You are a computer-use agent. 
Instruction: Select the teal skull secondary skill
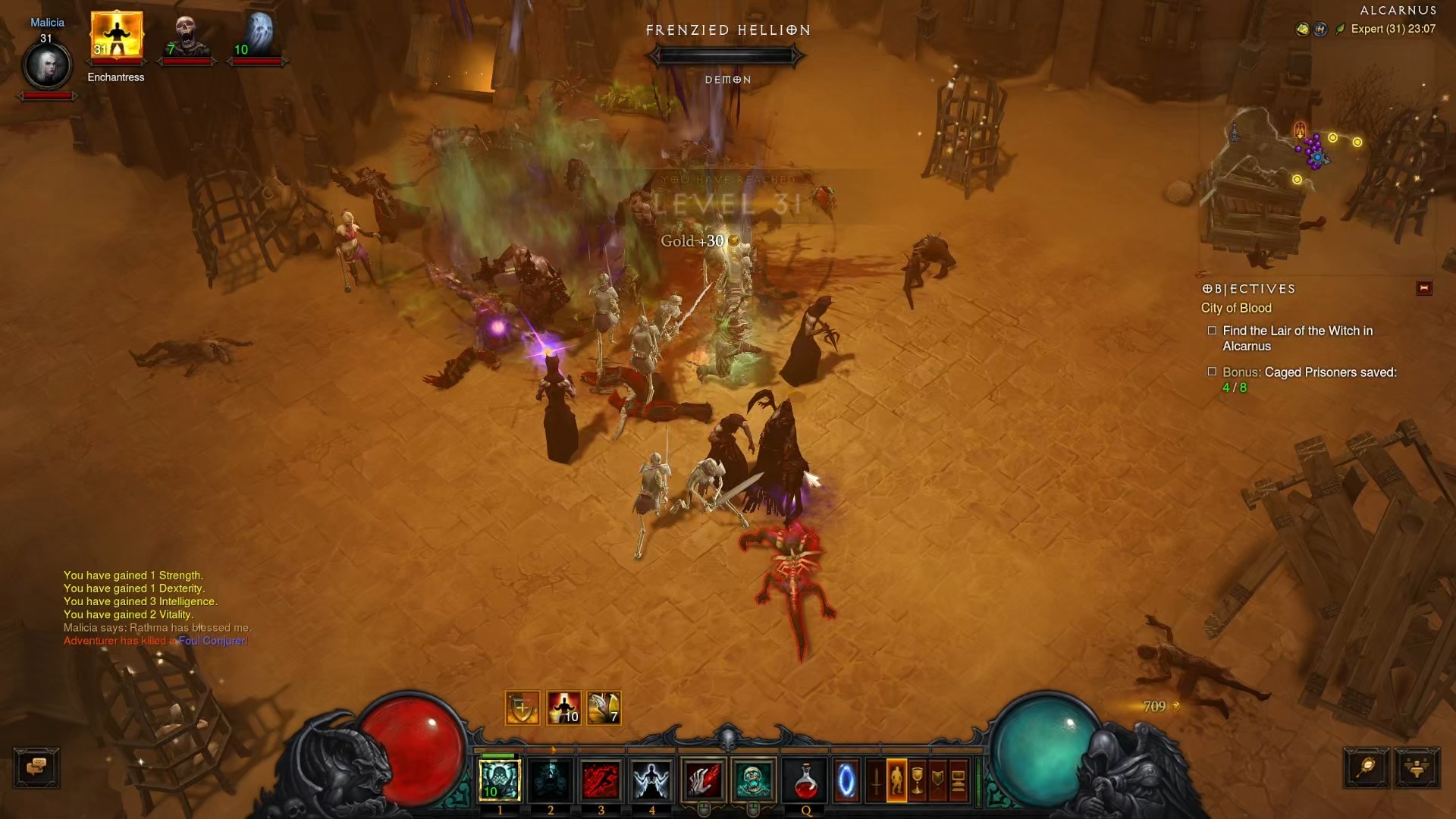point(753,780)
